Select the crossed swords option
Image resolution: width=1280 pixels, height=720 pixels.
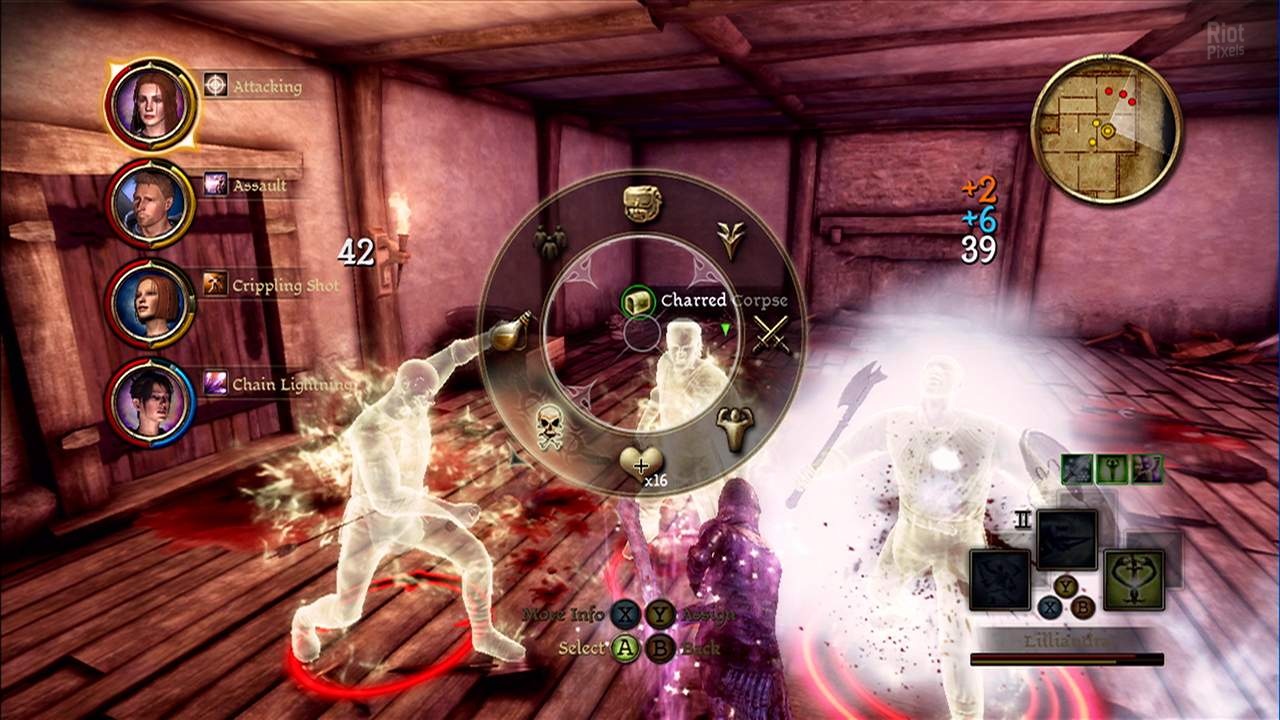[770, 335]
